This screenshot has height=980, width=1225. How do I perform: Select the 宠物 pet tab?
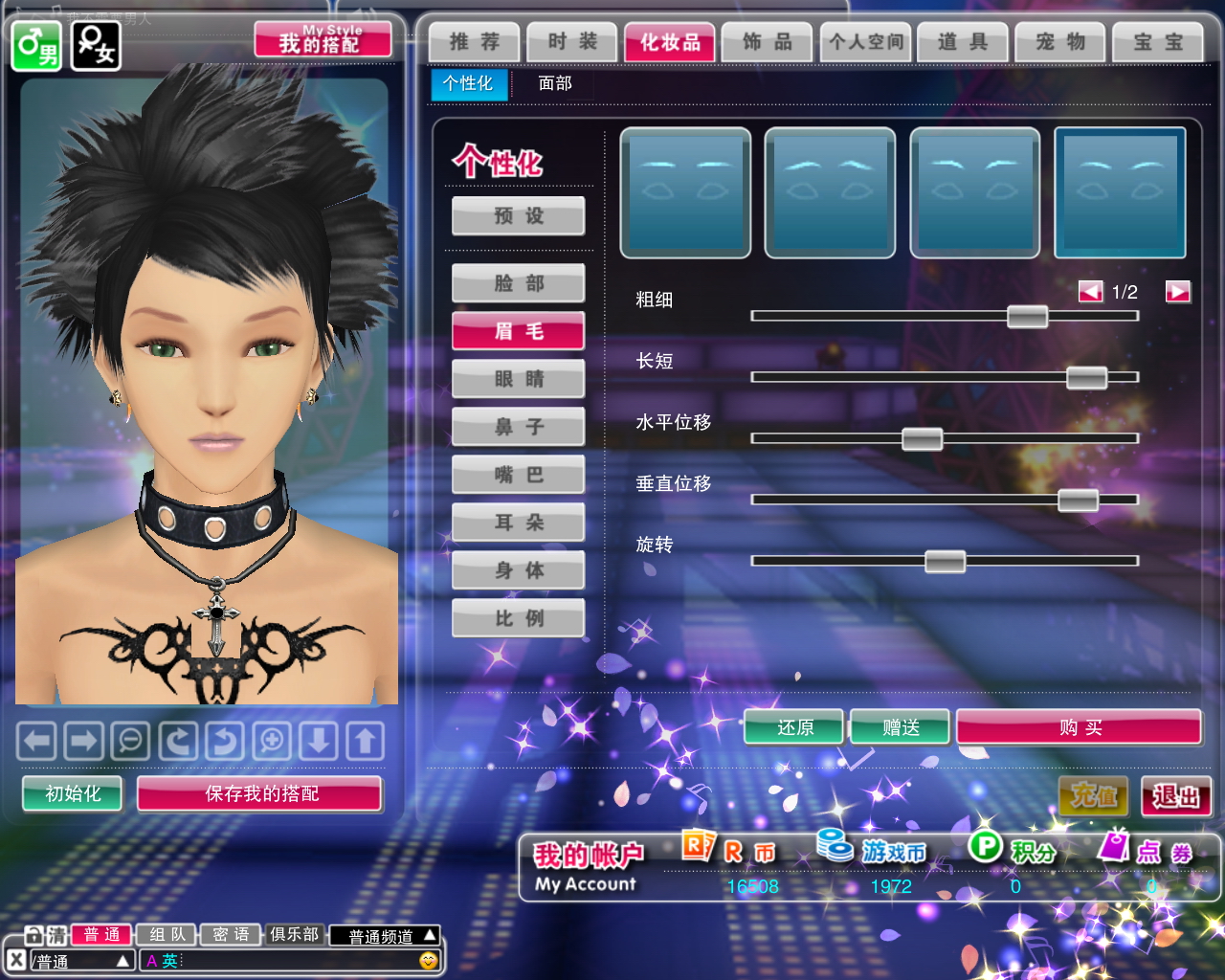coord(1059,42)
